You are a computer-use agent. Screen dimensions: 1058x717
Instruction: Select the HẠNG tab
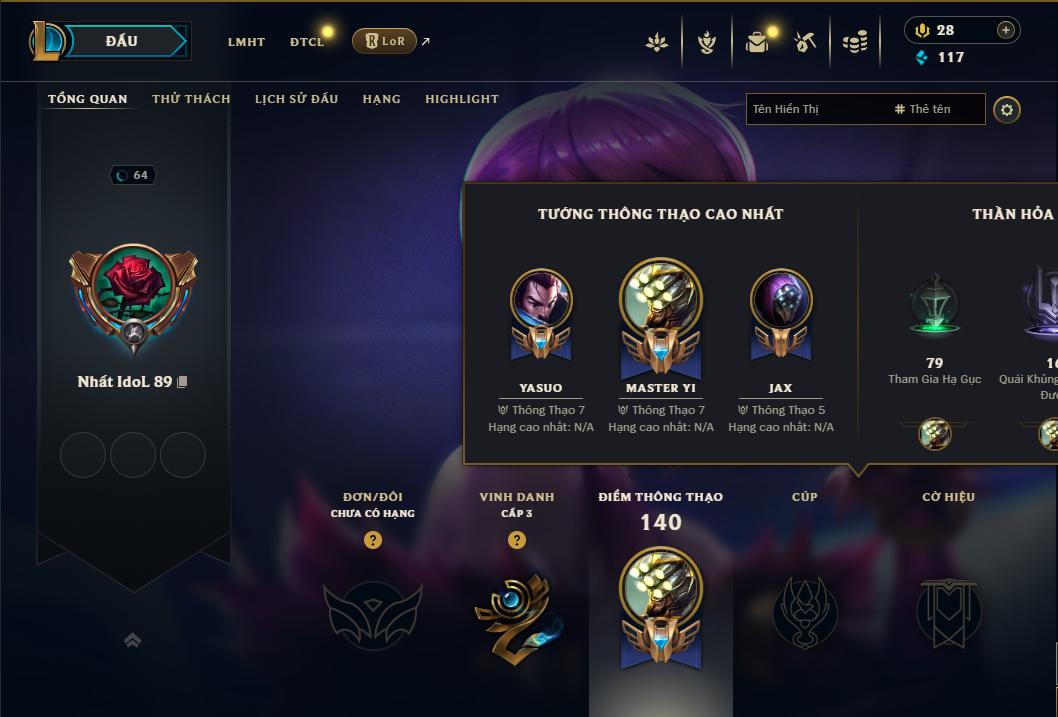[381, 99]
